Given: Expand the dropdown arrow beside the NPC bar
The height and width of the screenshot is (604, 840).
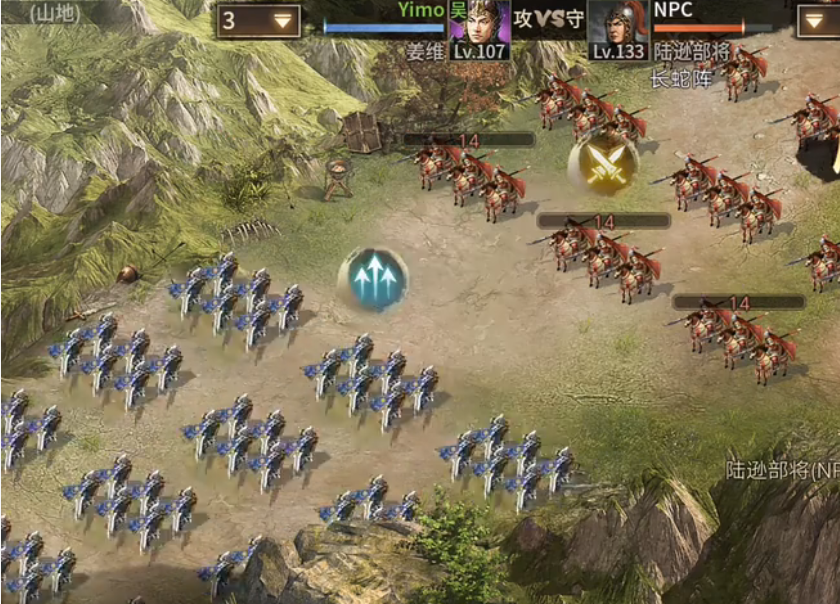Looking at the screenshot, I should click(x=818, y=21).
